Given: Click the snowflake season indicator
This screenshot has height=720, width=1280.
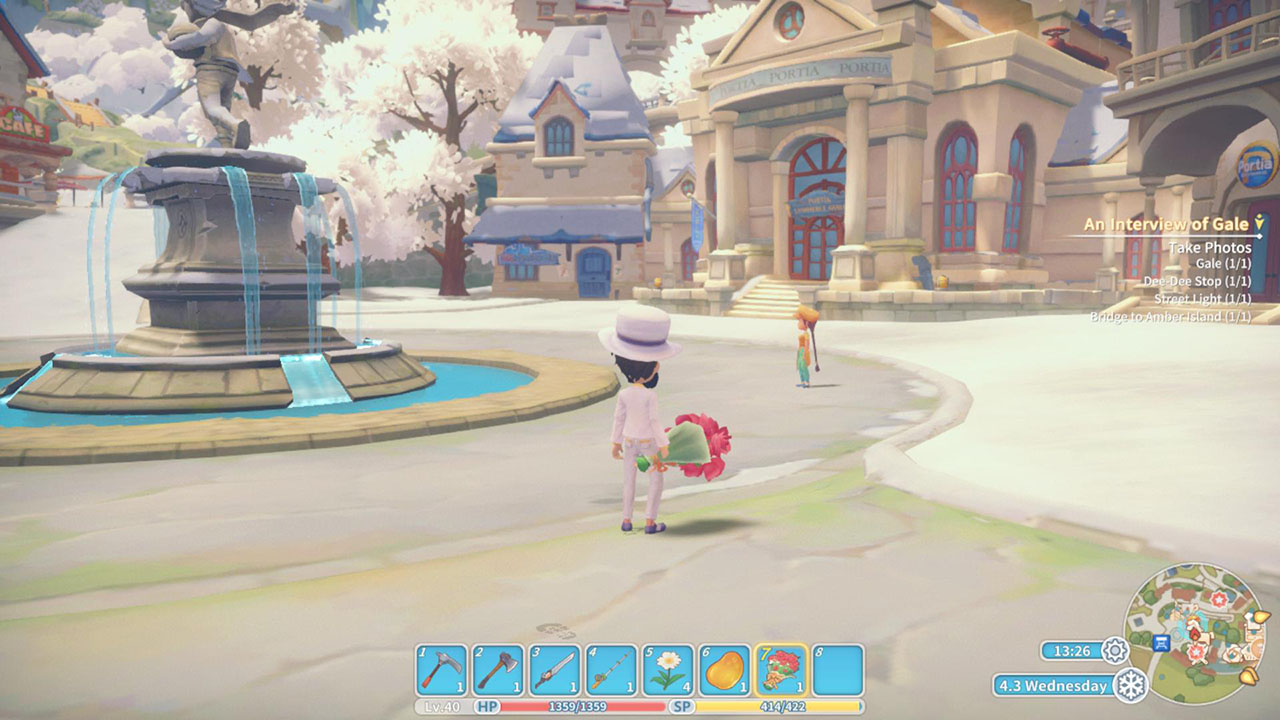Looking at the screenshot, I should tap(1133, 686).
